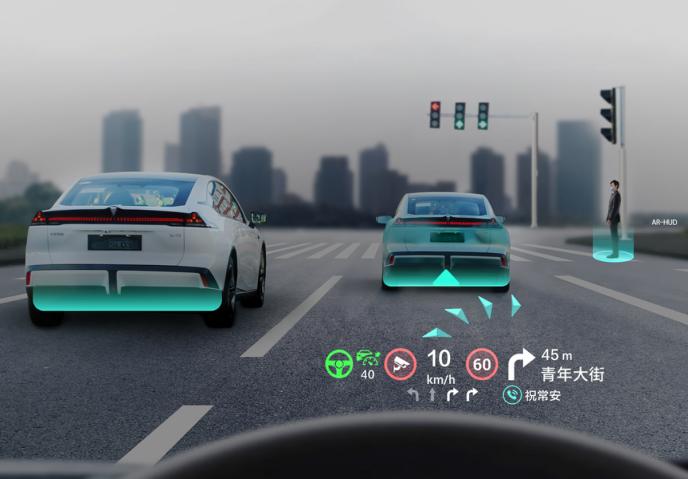The width and height of the screenshot is (688, 479).
Task: Tap the green steering wheel assist icon
Action: 339,363
